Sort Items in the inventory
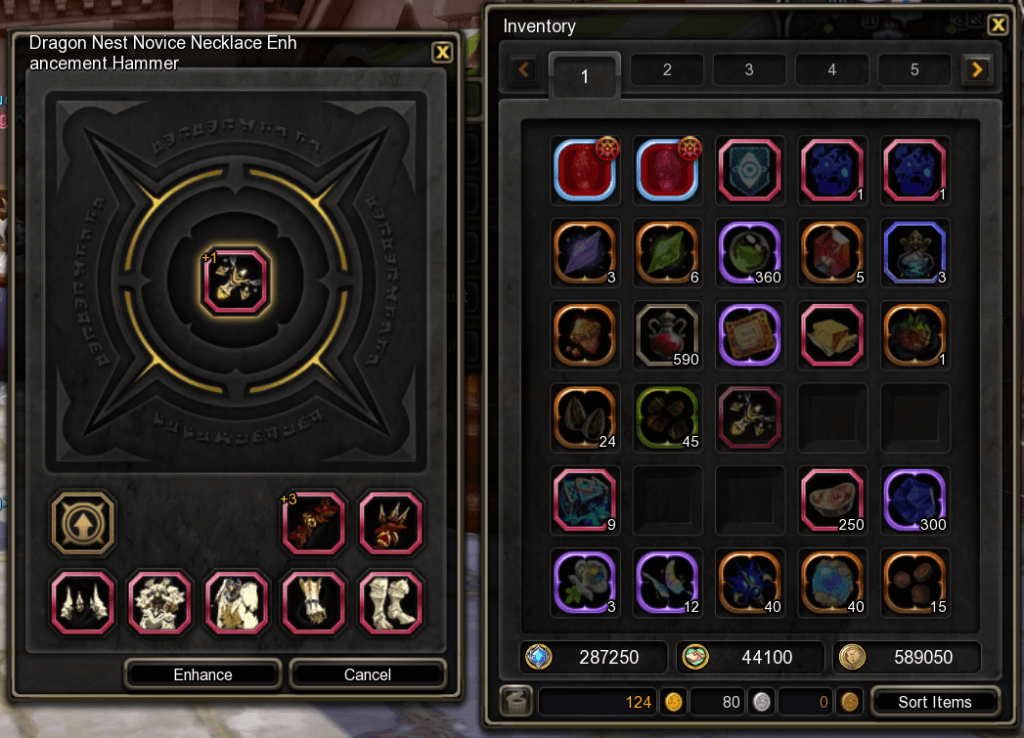The image size is (1024, 738). 934,702
